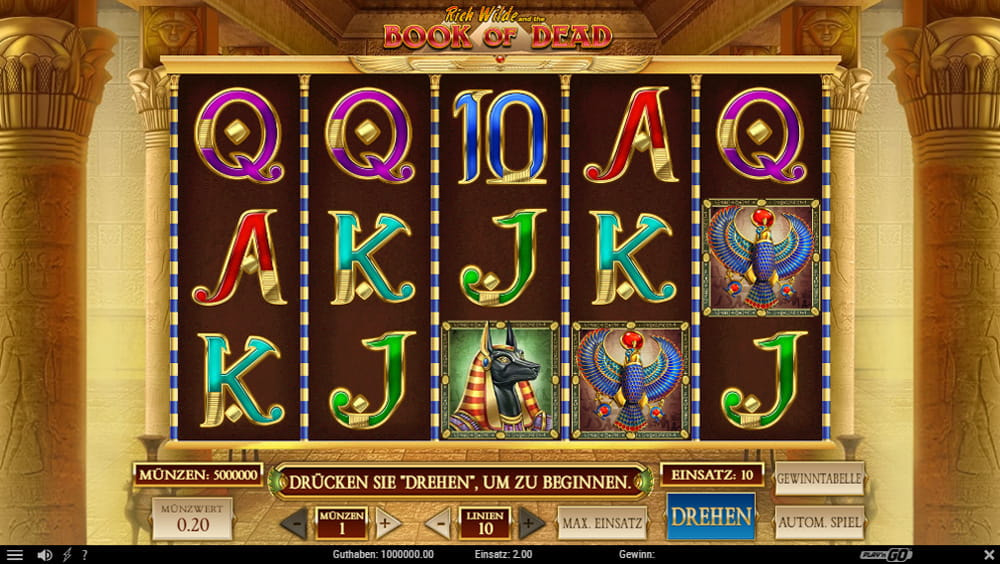Open the question mark help
The image size is (1000, 564).
[x=84, y=555]
